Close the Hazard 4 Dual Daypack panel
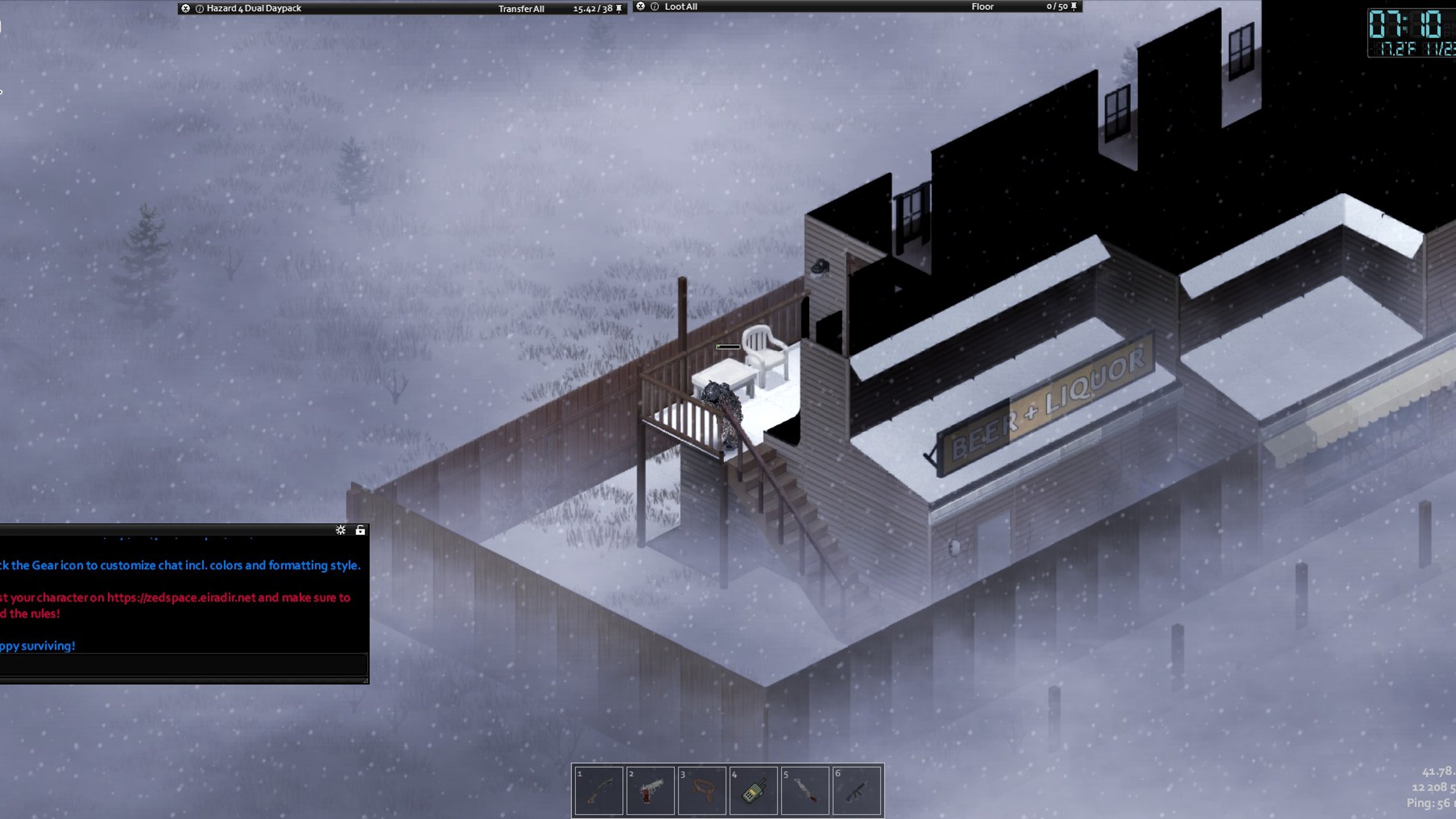Viewport: 1456px width, 819px height. click(x=185, y=9)
